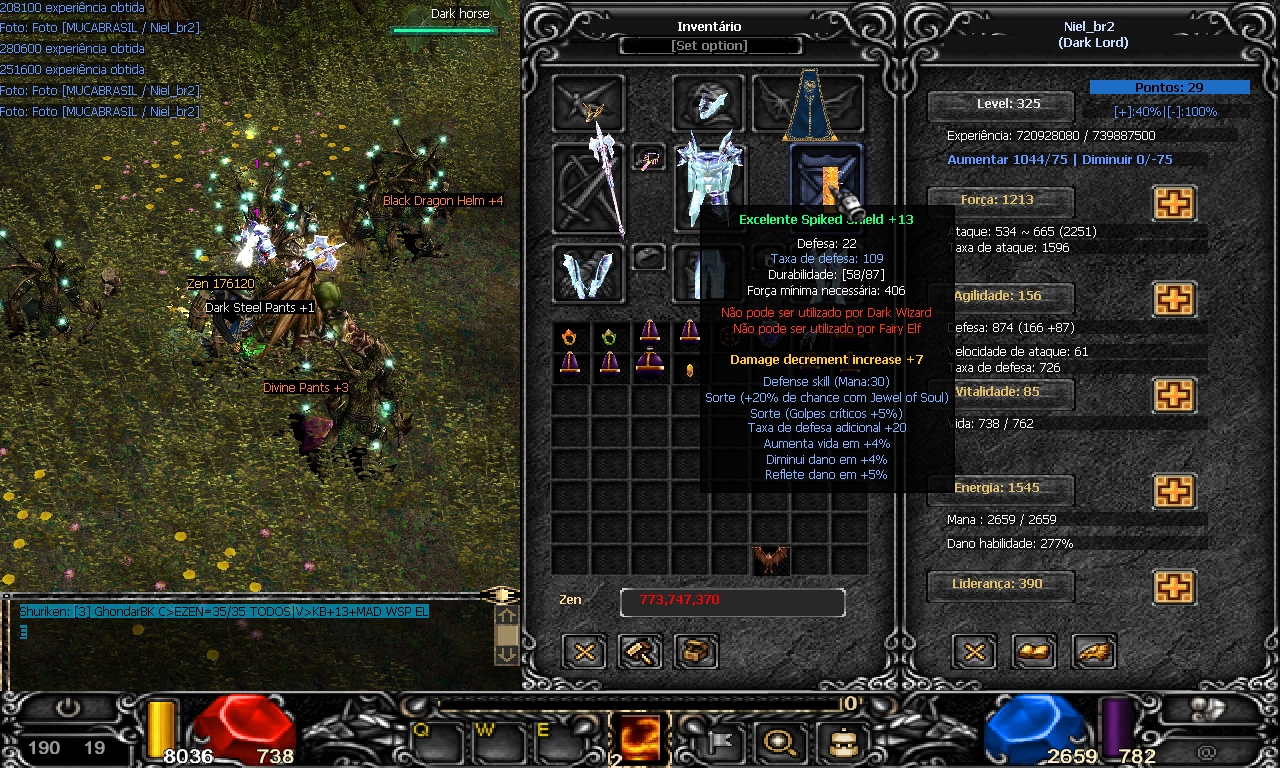Raise Vitalidade by one point

(x=1174, y=395)
